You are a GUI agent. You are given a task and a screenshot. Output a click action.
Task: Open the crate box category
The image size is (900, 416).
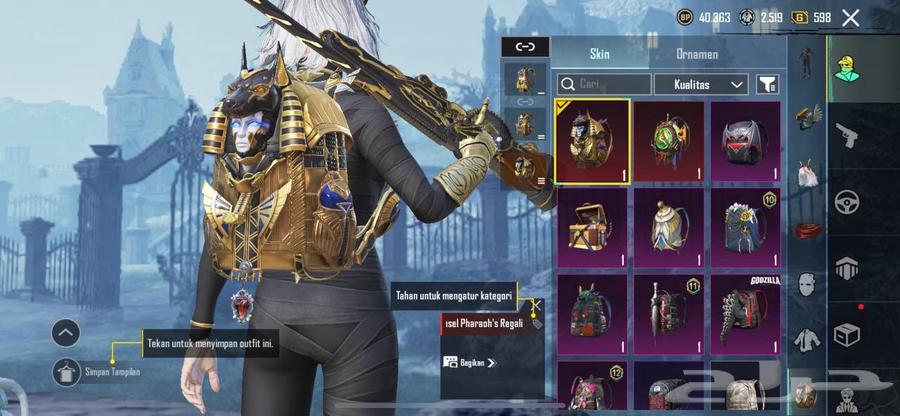point(847,335)
